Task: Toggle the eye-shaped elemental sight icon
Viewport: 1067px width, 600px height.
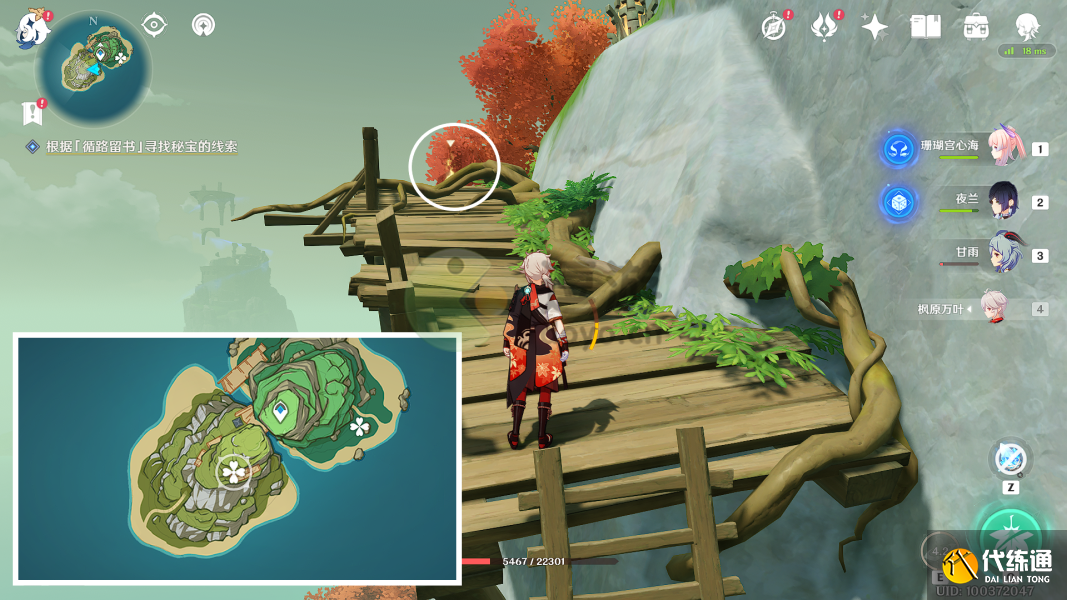Action: click(x=154, y=24)
